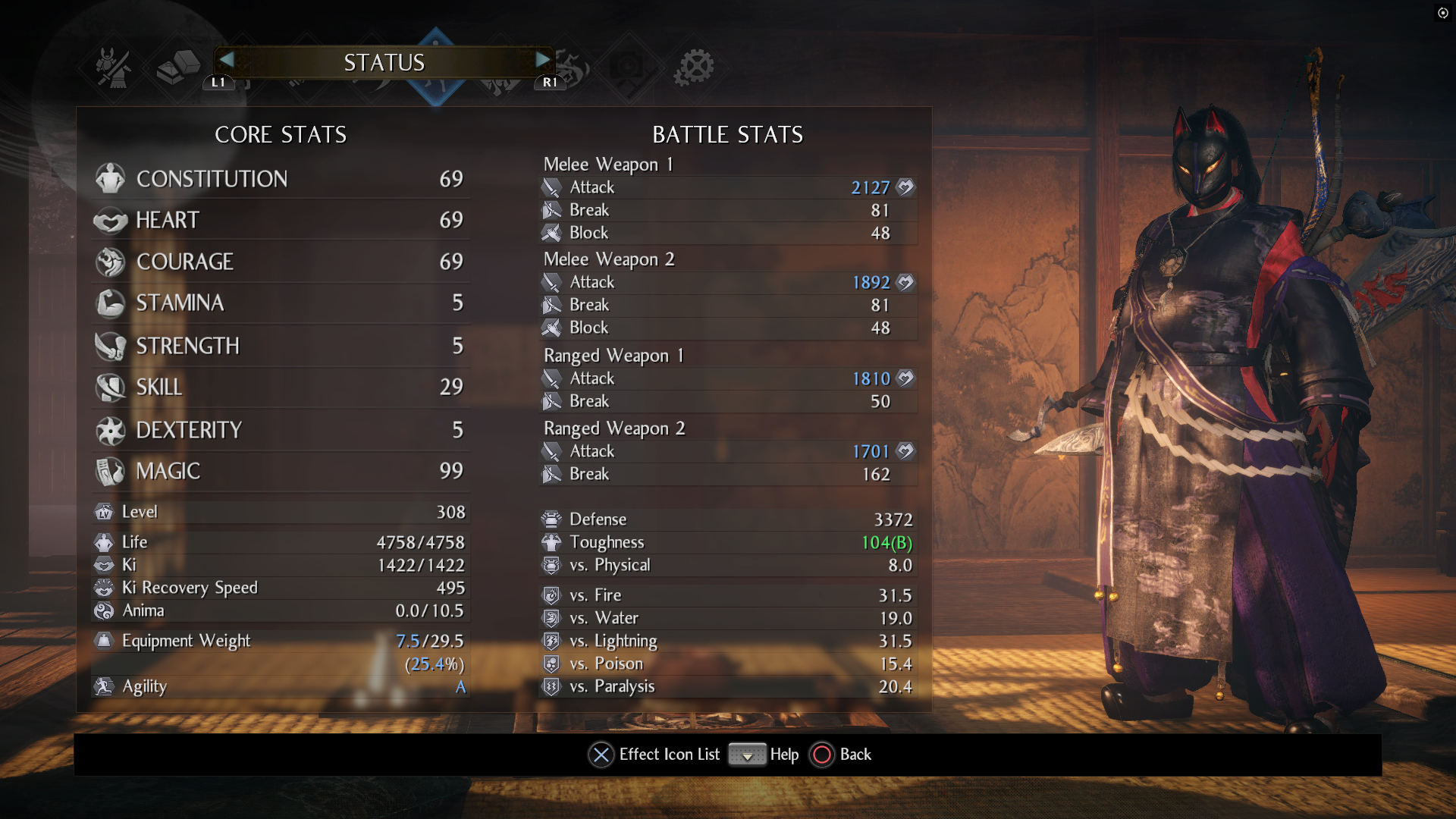Open the camera photo mode tab
The width and height of the screenshot is (1456, 819).
(628, 67)
